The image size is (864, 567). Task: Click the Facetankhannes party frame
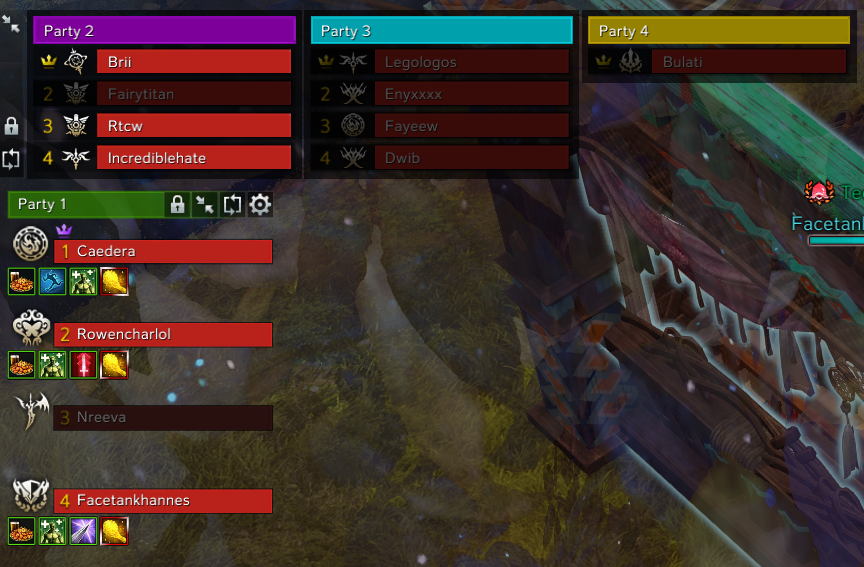point(163,501)
